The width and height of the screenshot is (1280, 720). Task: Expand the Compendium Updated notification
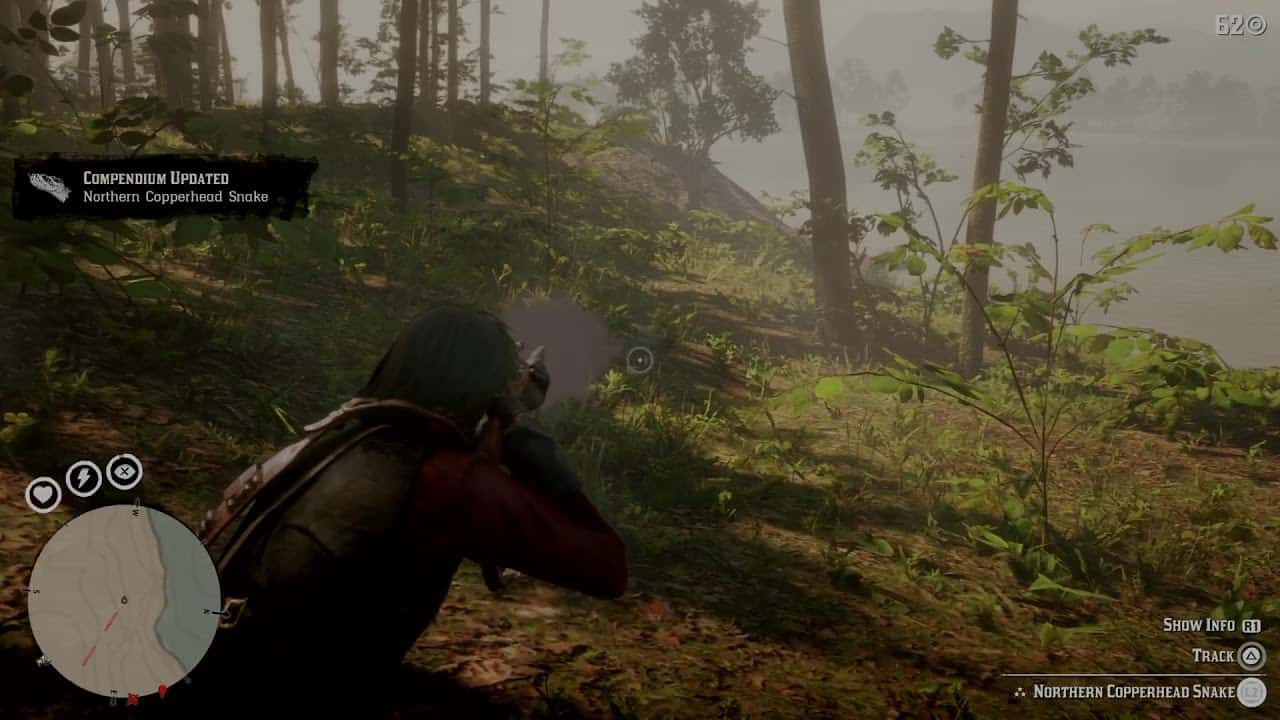165,186
